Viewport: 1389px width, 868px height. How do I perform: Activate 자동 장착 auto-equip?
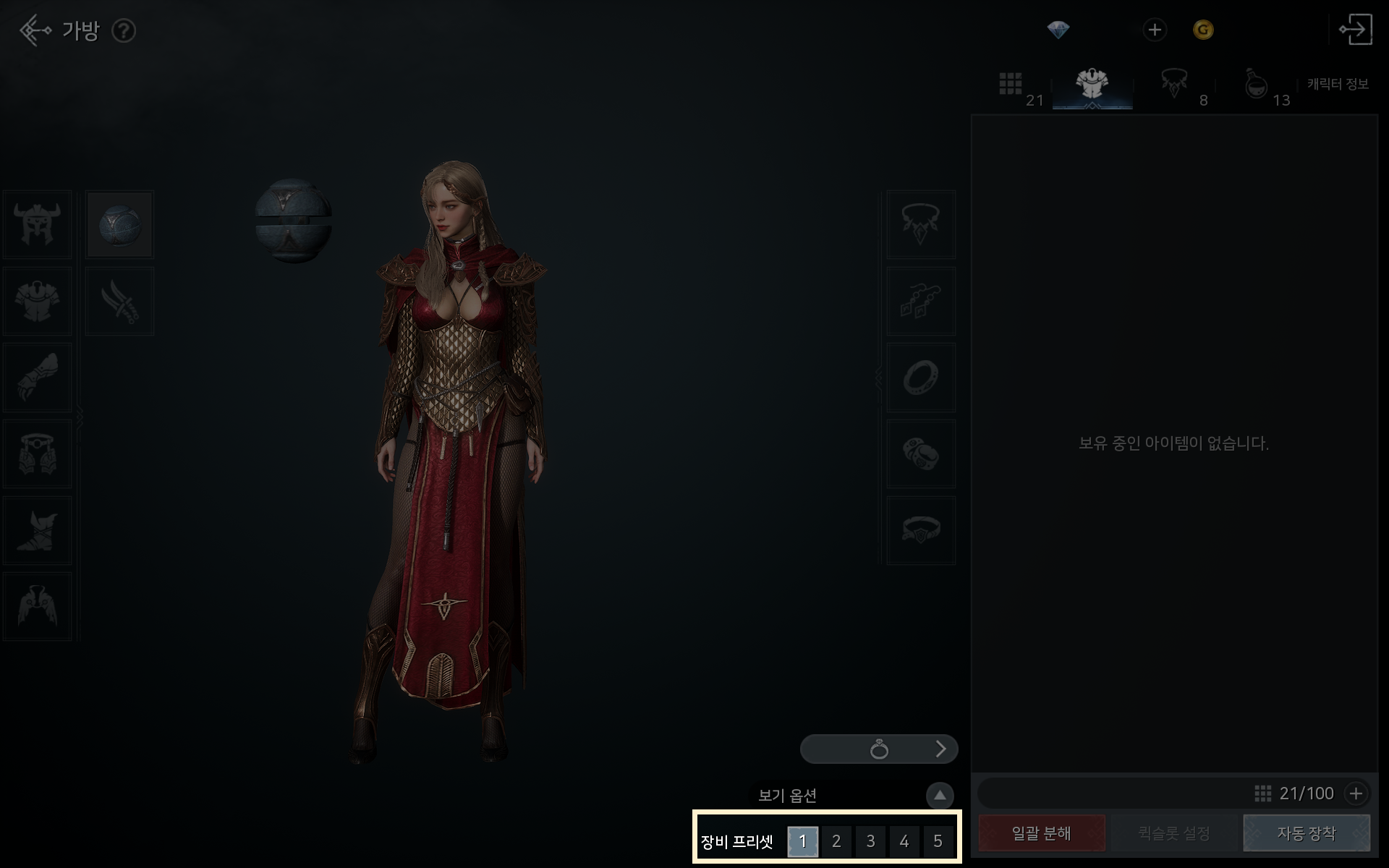tap(1307, 833)
